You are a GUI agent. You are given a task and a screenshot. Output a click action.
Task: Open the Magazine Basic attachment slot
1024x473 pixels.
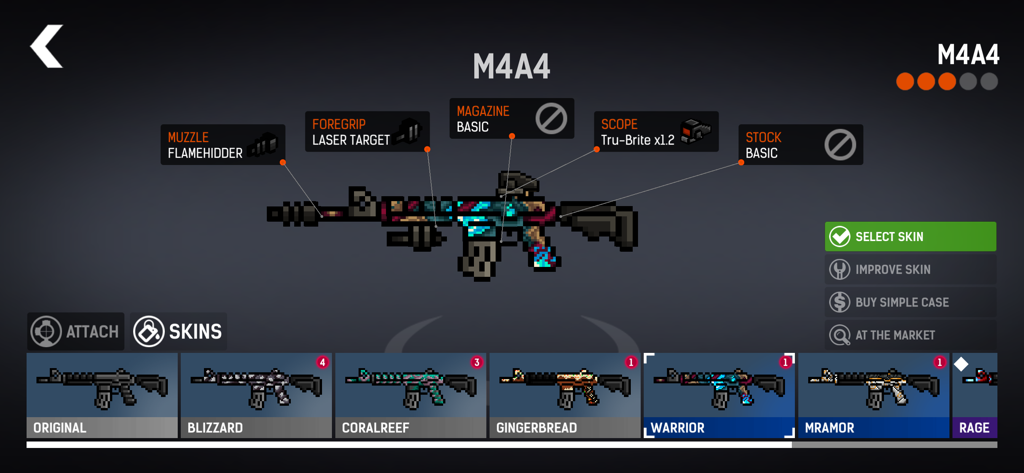point(511,119)
